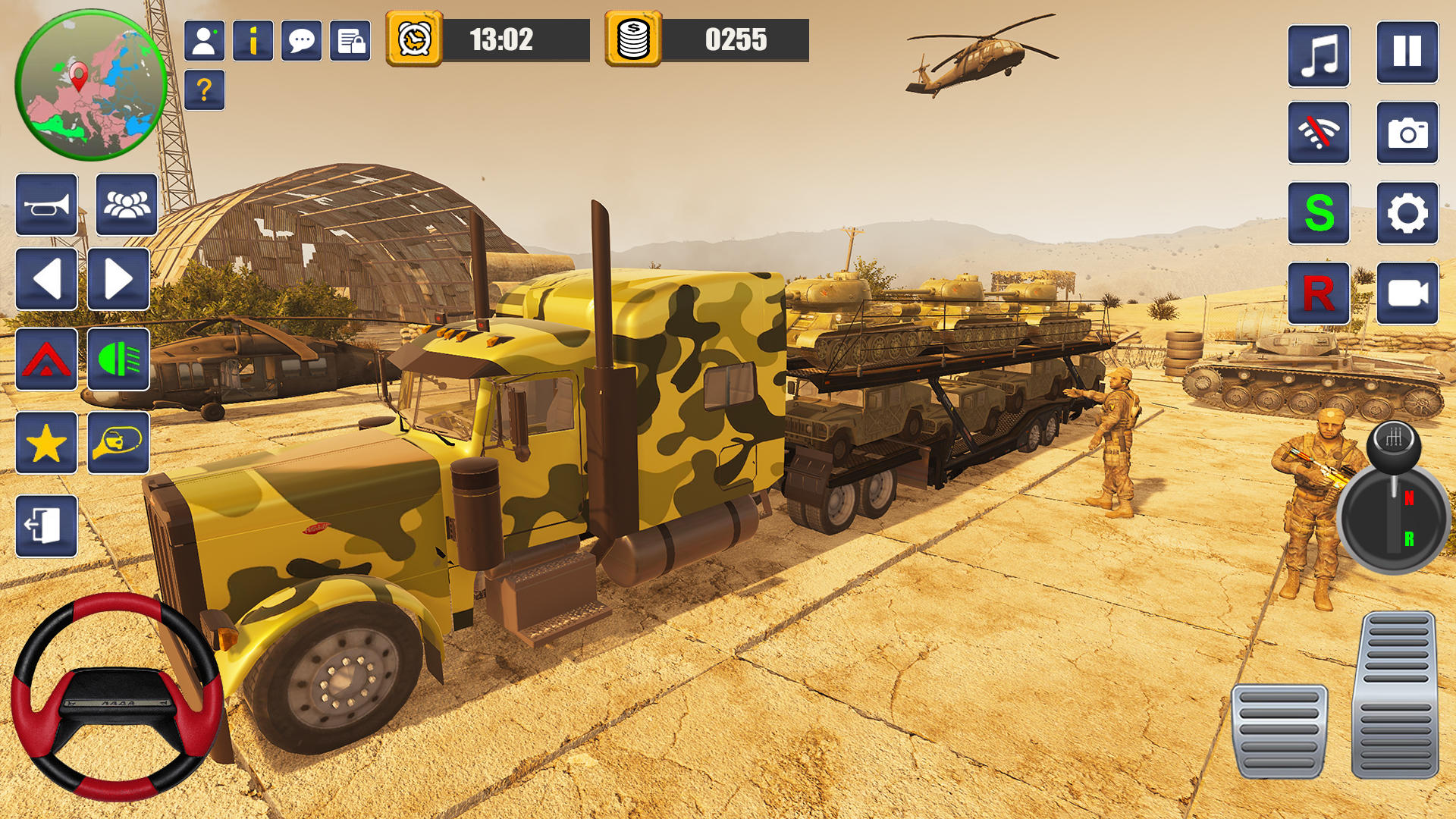
Task: Show the yellow info panel
Action: (x=253, y=40)
